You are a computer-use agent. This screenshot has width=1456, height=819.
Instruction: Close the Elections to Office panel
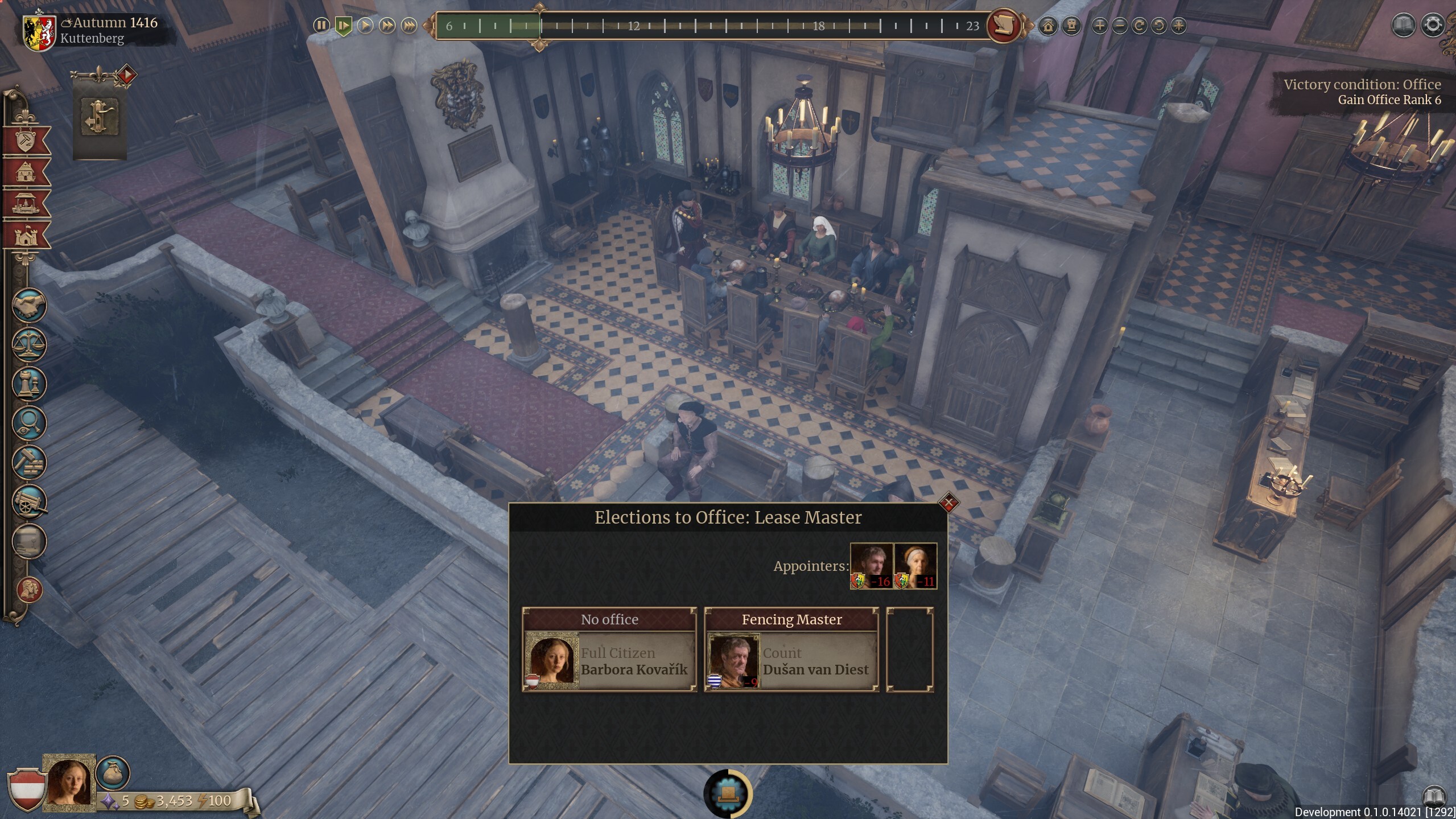coord(948,503)
